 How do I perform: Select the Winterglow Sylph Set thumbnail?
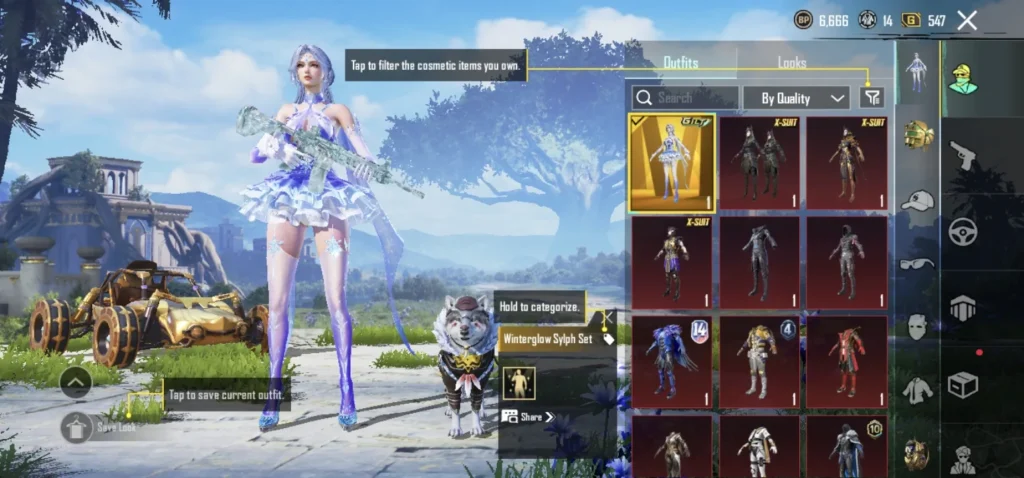[671, 162]
